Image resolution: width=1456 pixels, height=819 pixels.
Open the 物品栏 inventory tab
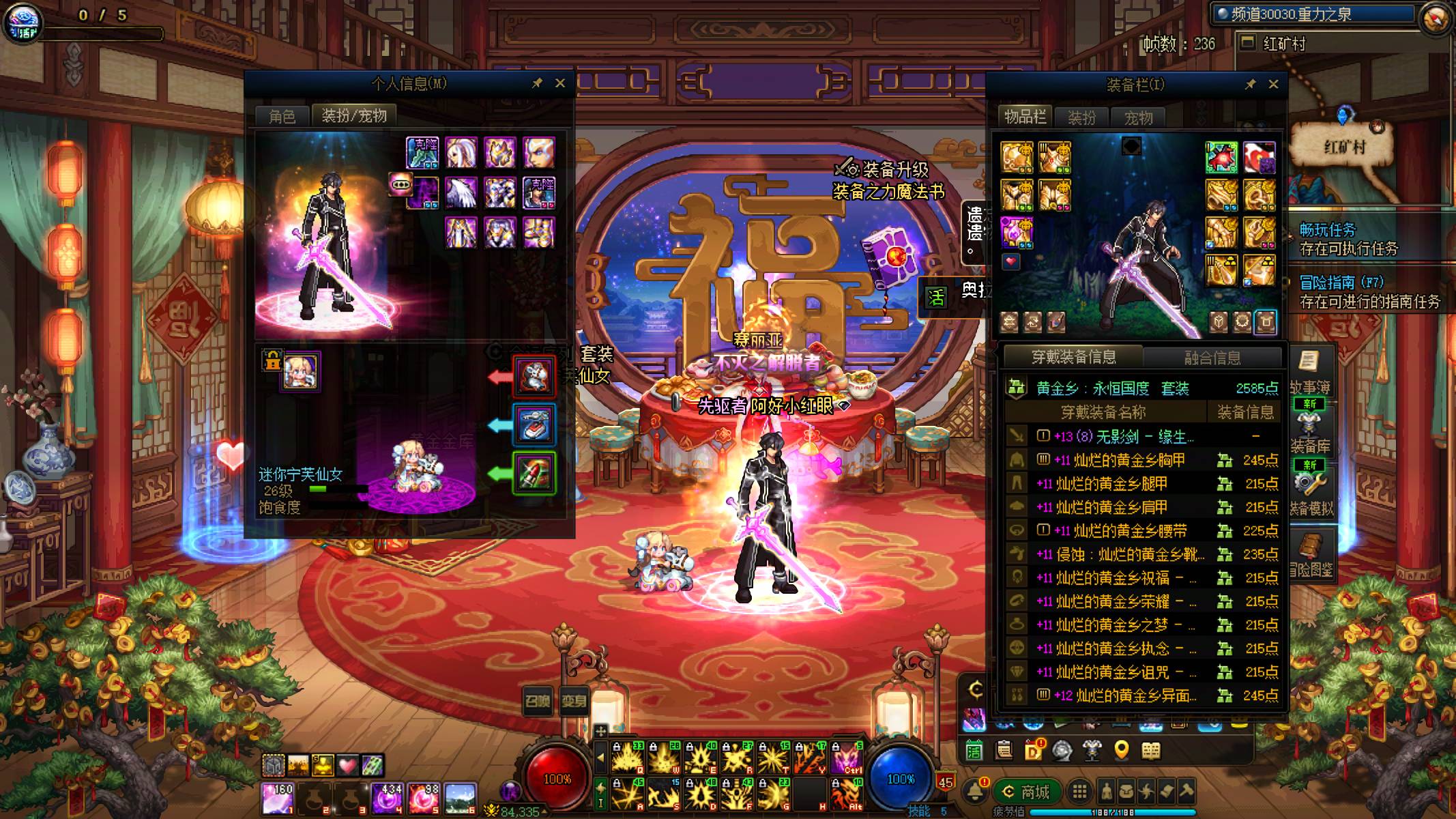tap(1025, 117)
